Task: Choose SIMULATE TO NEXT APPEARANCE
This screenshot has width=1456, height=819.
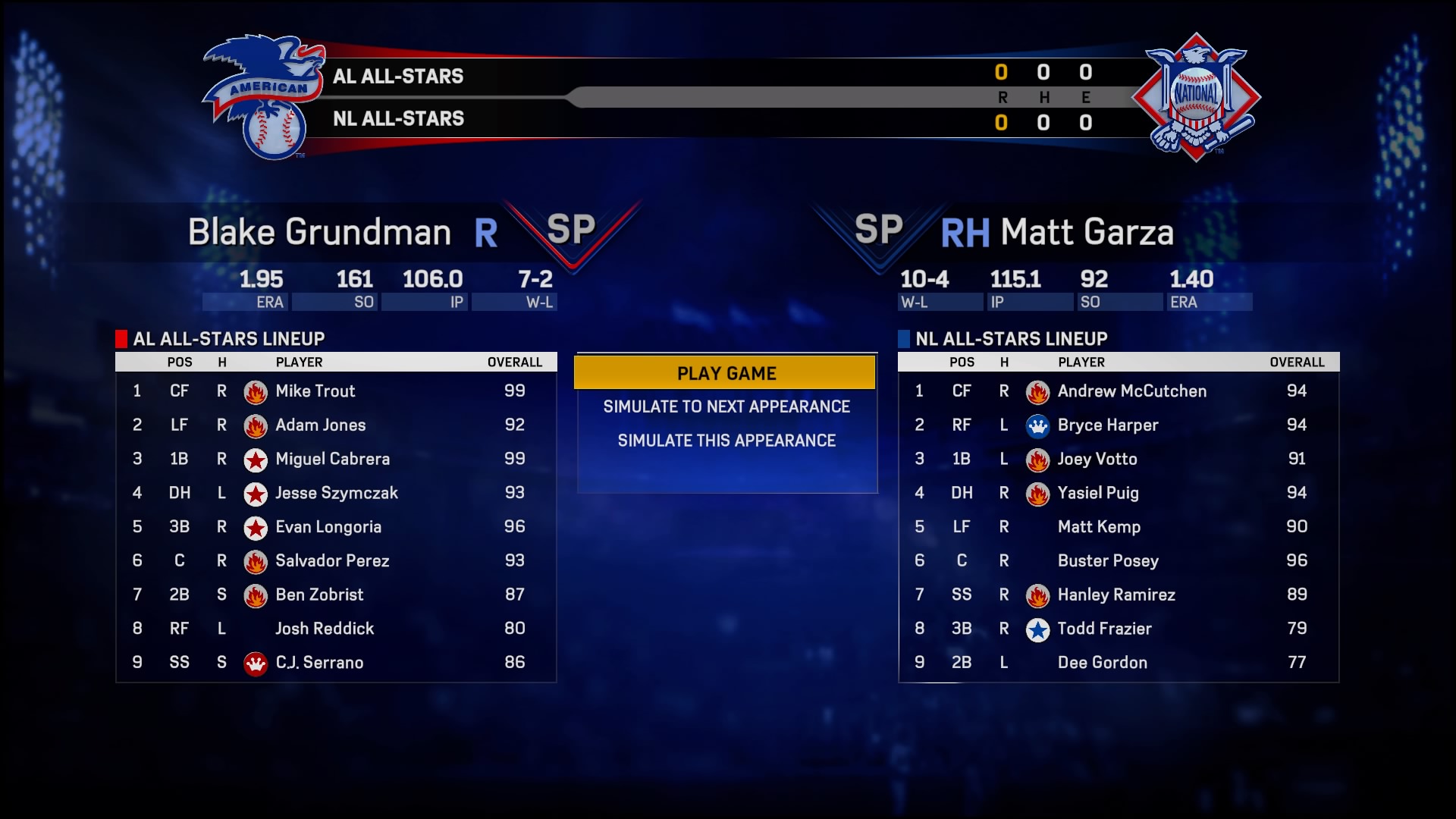Action: [726, 406]
